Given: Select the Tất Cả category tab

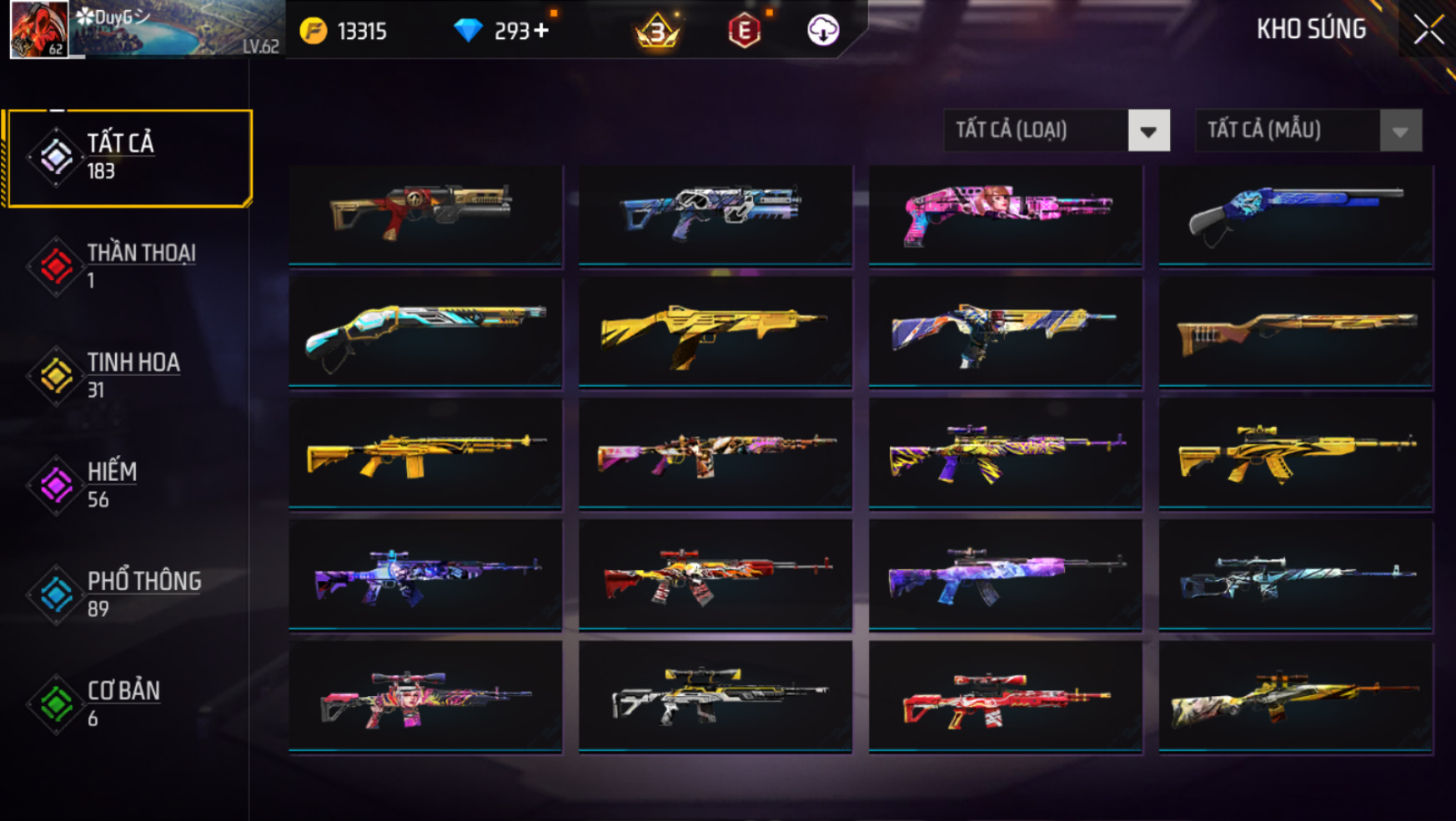Looking at the screenshot, I should tap(128, 158).
